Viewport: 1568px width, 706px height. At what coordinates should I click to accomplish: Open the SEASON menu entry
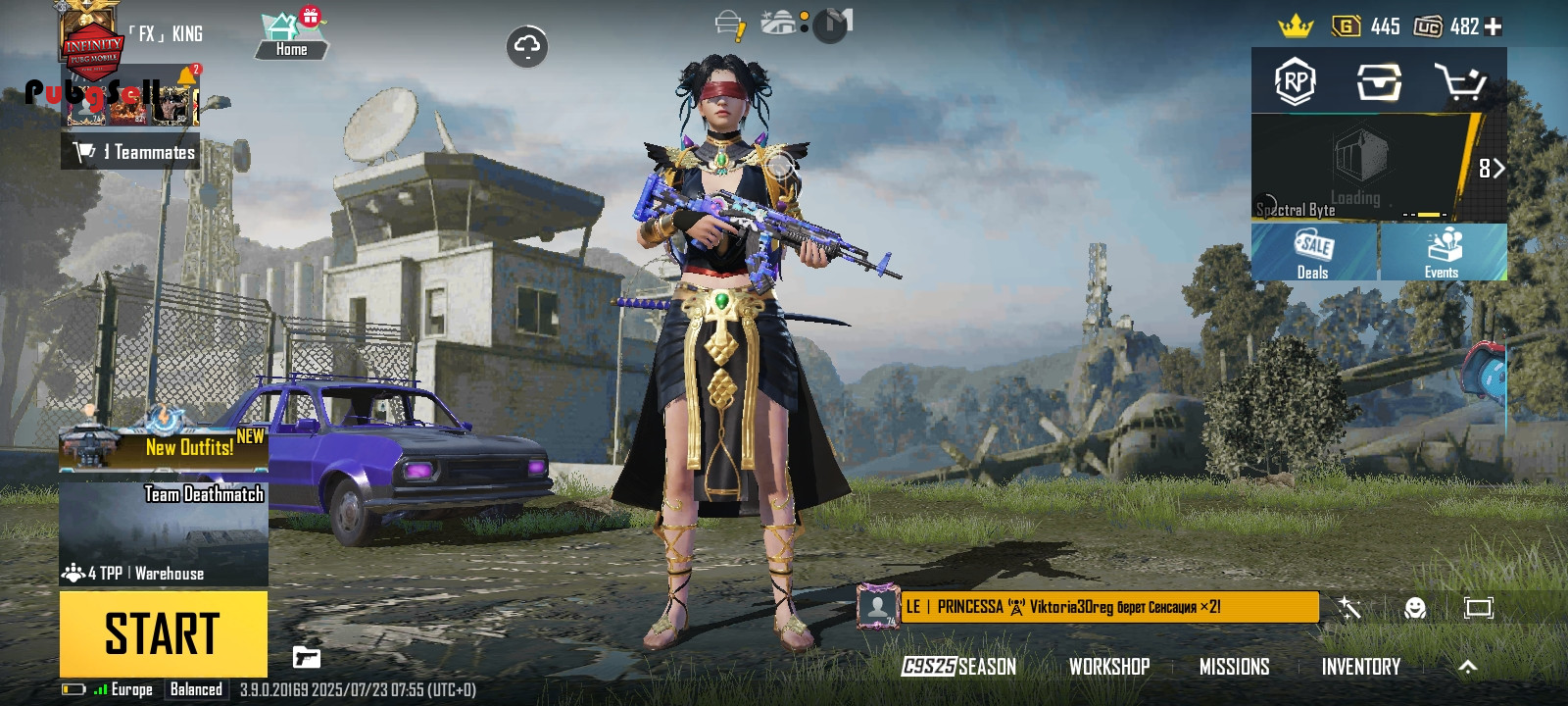[959, 667]
